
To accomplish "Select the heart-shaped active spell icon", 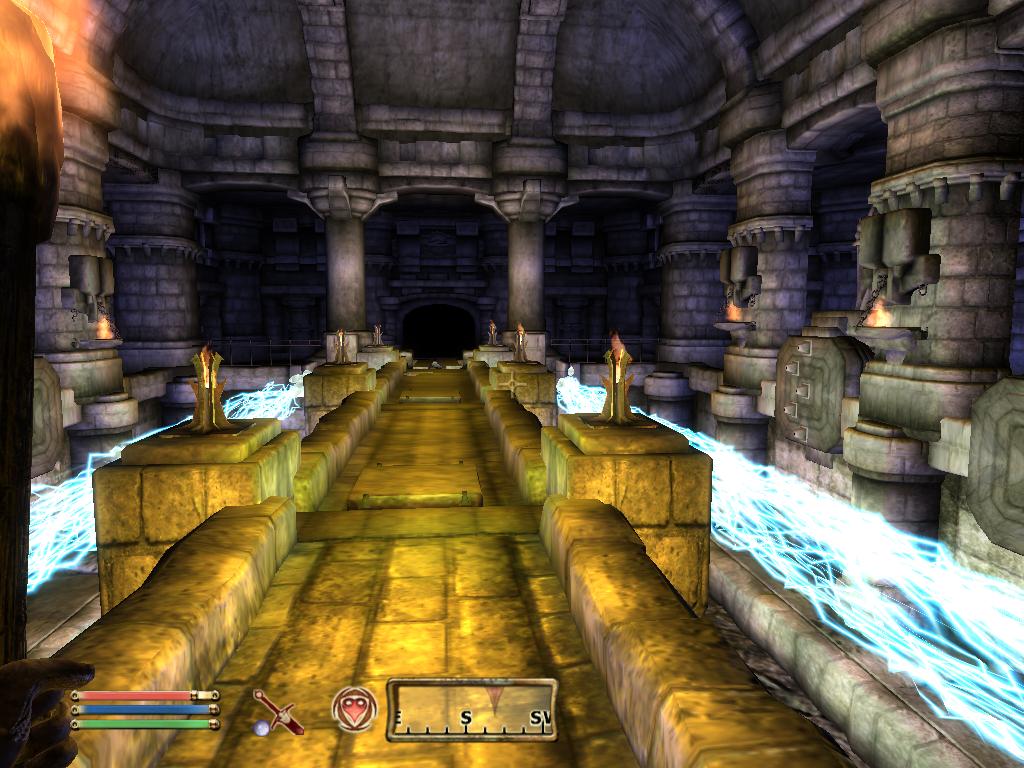I will click(354, 709).
